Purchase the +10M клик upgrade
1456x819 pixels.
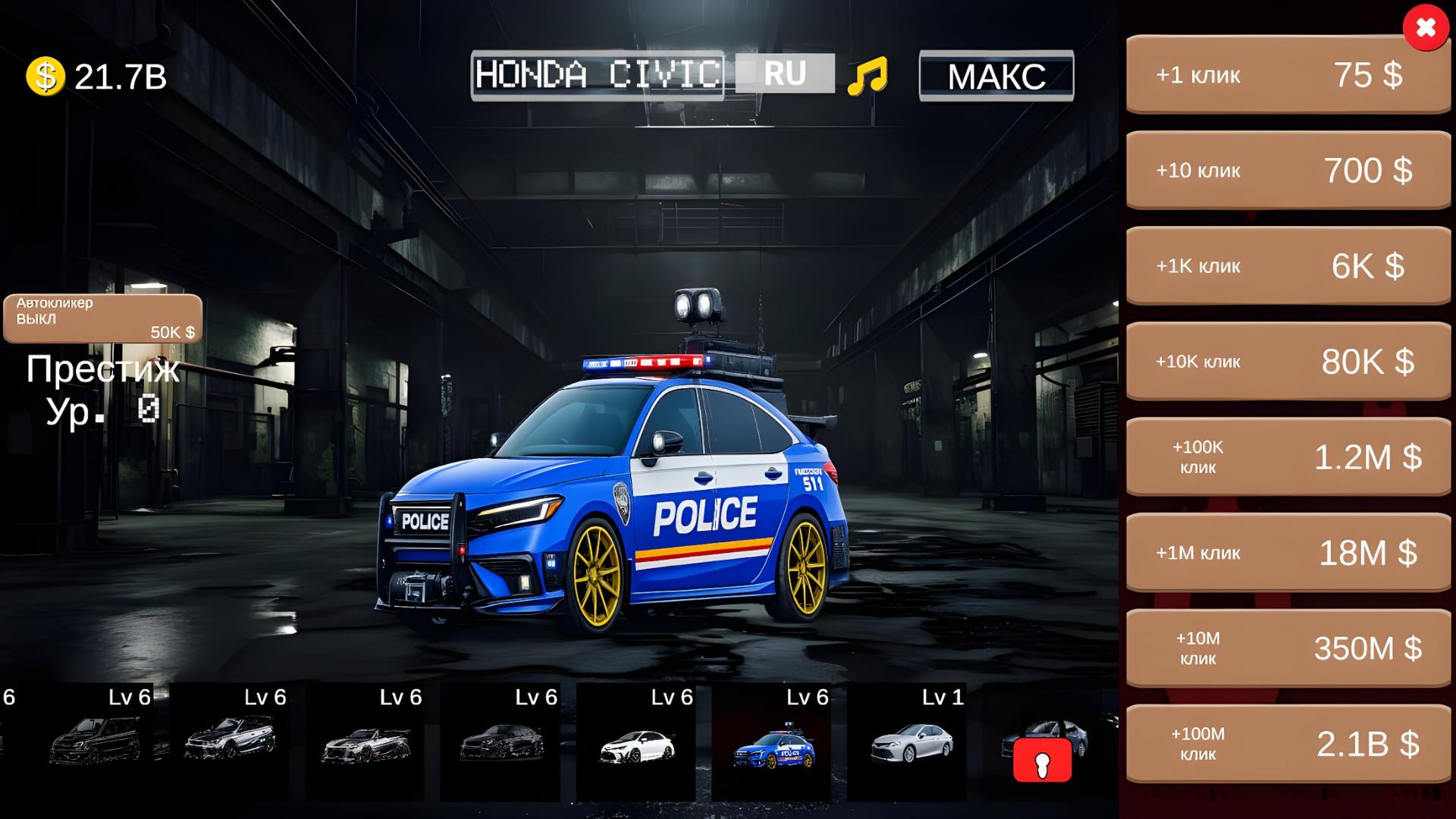(x=1287, y=648)
